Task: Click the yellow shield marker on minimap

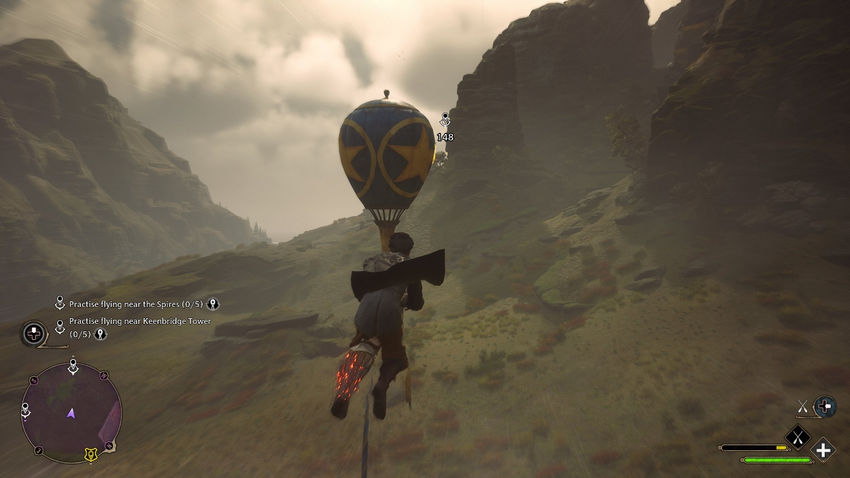Action: (x=91, y=455)
